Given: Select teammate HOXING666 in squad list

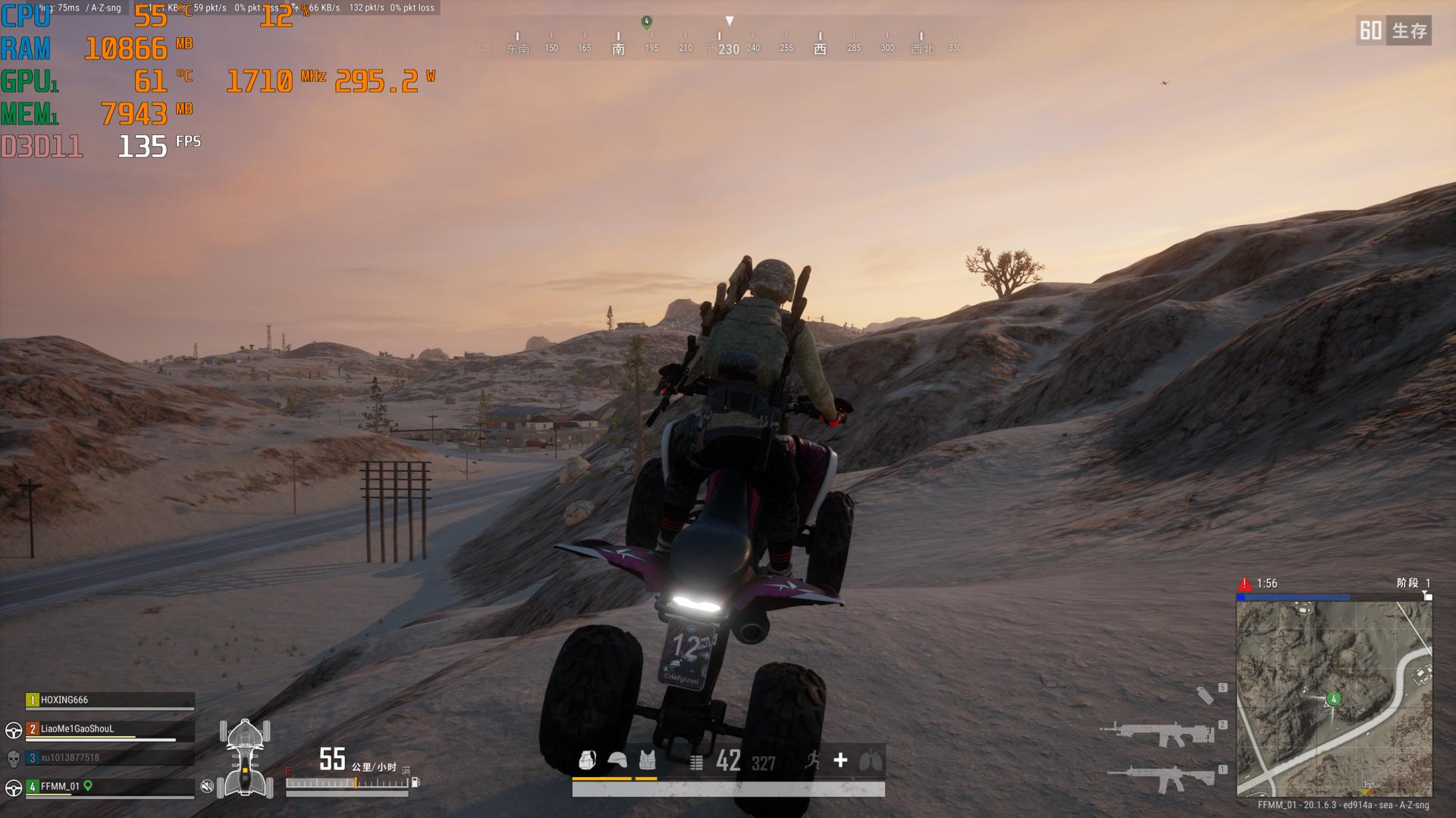Looking at the screenshot, I should (x=110, y=700).
